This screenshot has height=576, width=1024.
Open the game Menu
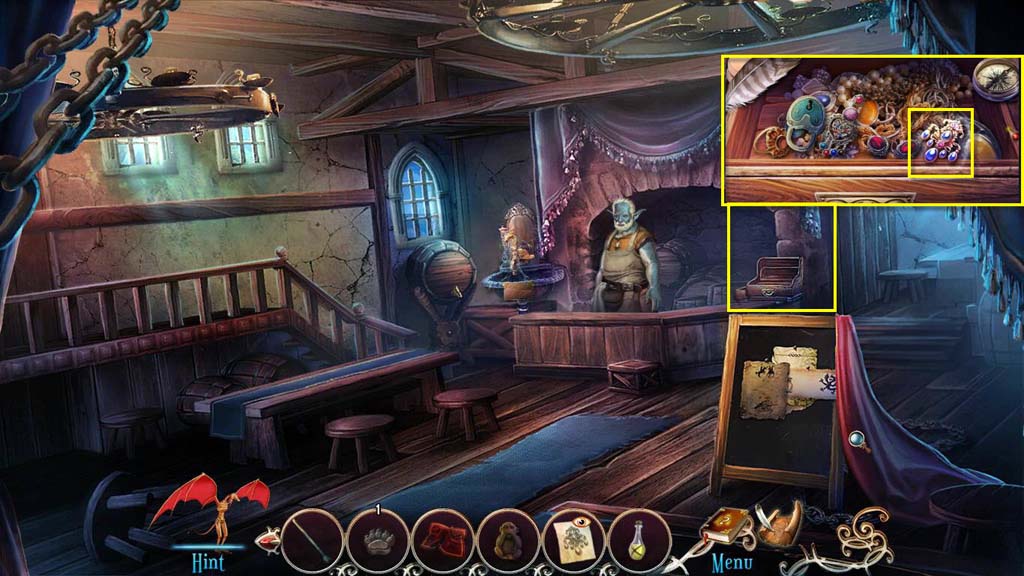tap(732, 560)
